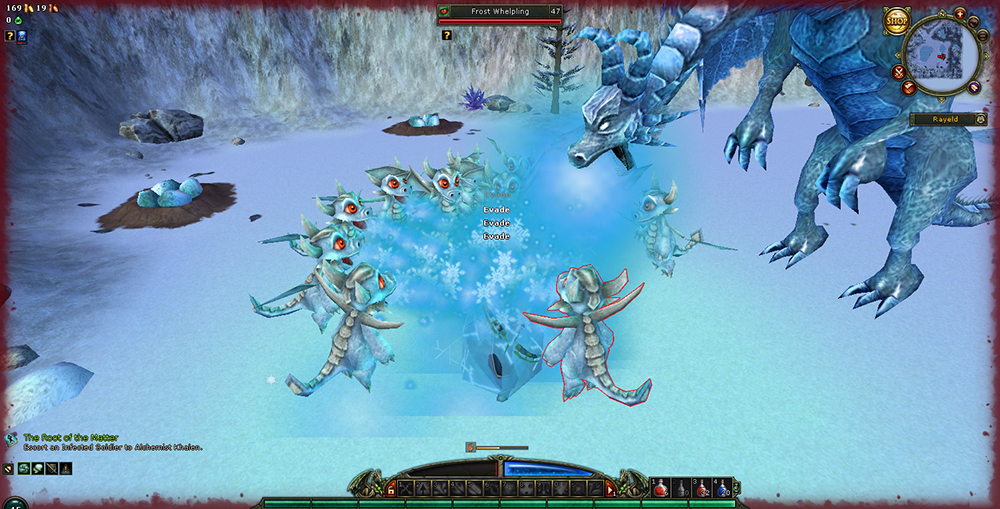Click the question mark icon under the target frame
Viewport: 1000px width, 509px height.
point(447,35)
